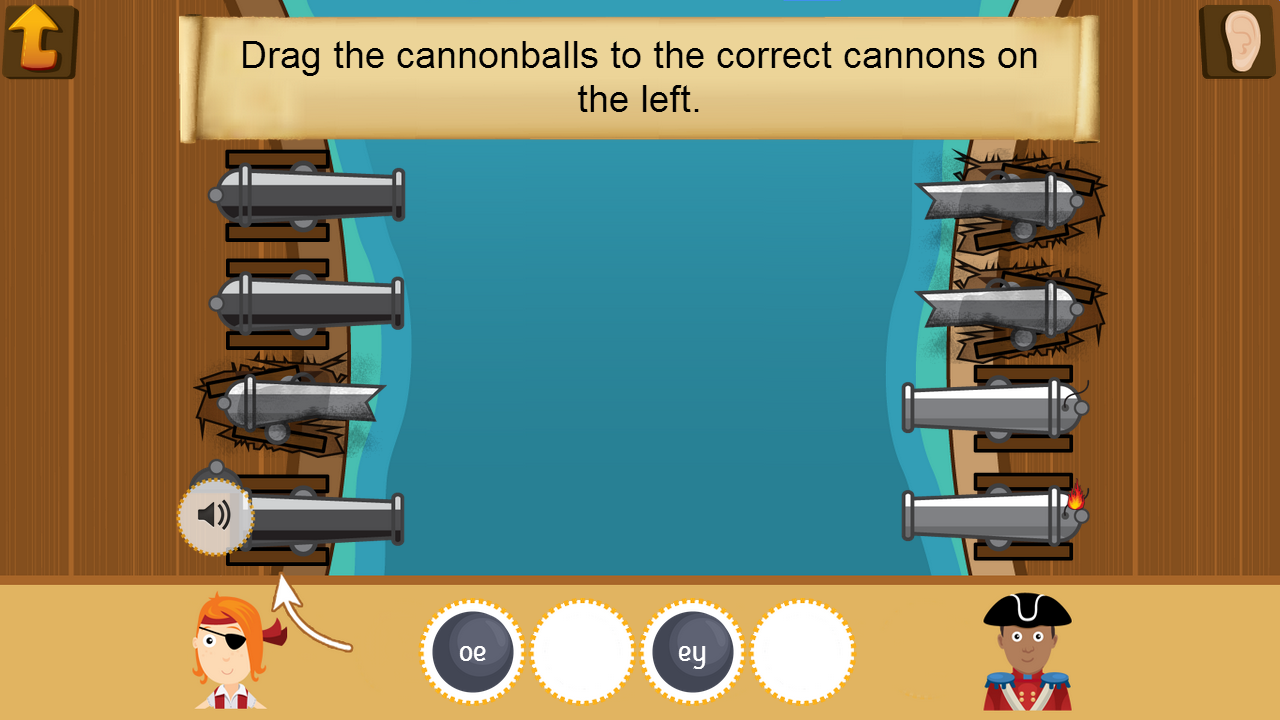Click the last empty cannonball slot
Screen dimensions: 1280x720
pyautogui.click(x=803, y=650)
